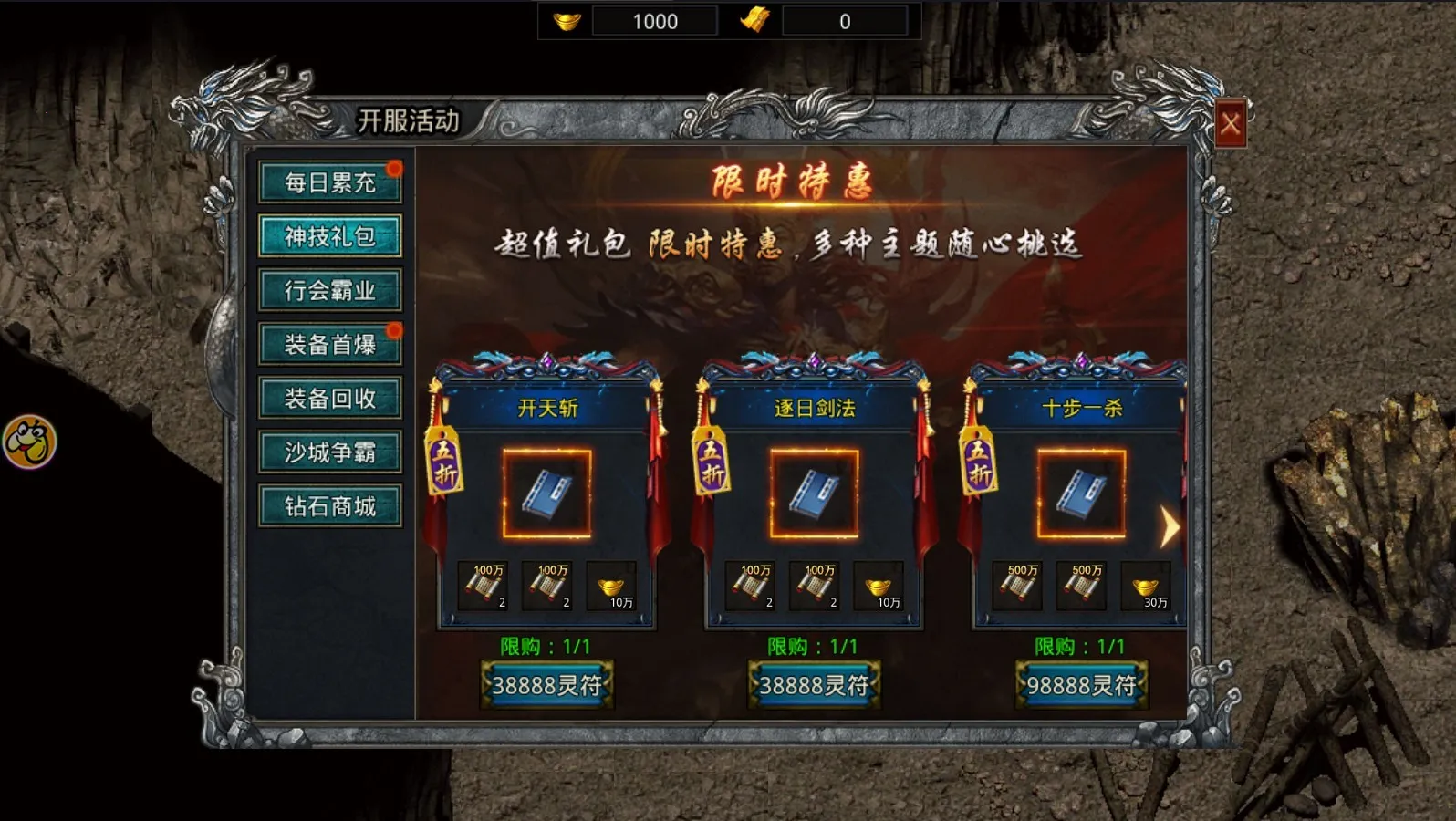Select the 十步一杀 skill book icon
The height and width of the screenshot is (821, 1456).
(1081, 494)
